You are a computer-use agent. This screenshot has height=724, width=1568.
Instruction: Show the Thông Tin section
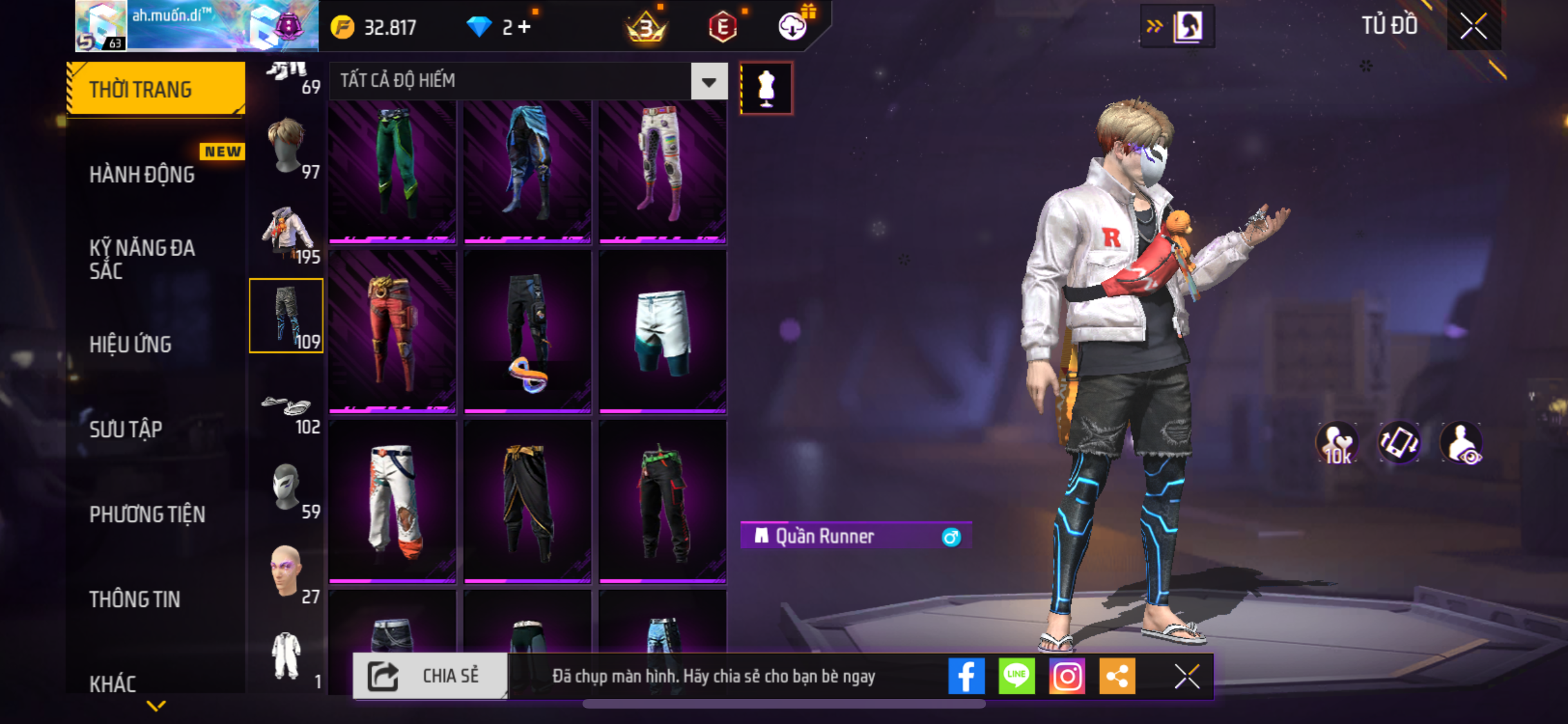(135, 599)
